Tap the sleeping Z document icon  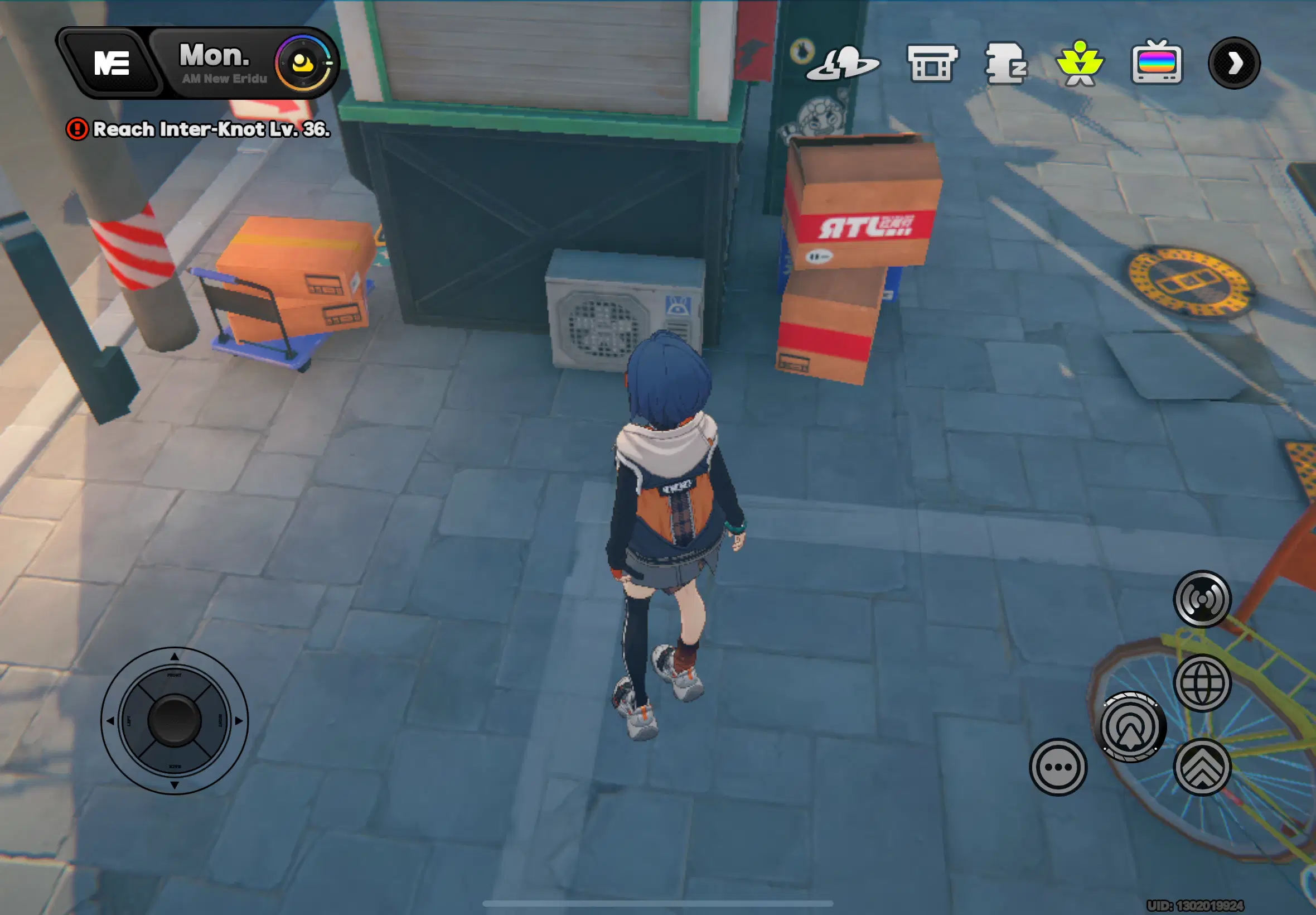[1005, 63]
